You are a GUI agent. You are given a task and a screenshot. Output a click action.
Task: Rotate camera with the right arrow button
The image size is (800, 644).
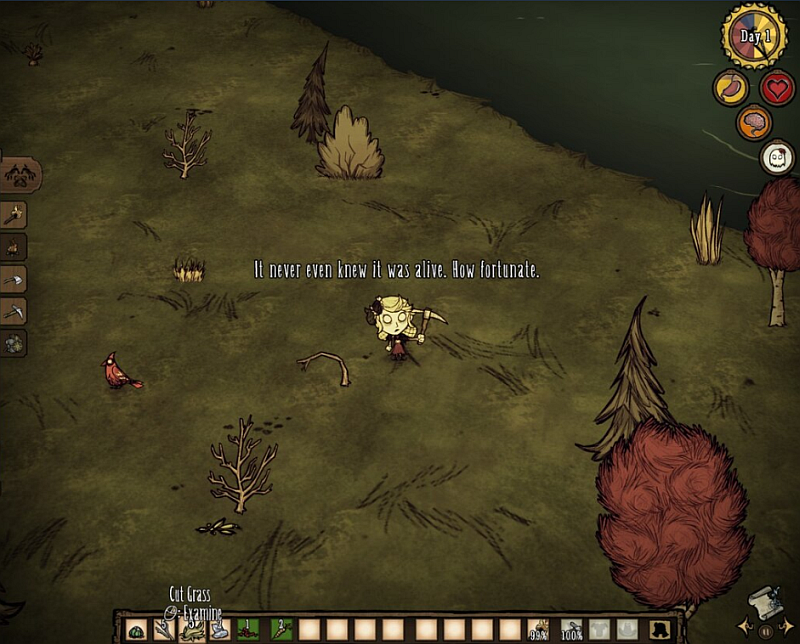[788, 625]
